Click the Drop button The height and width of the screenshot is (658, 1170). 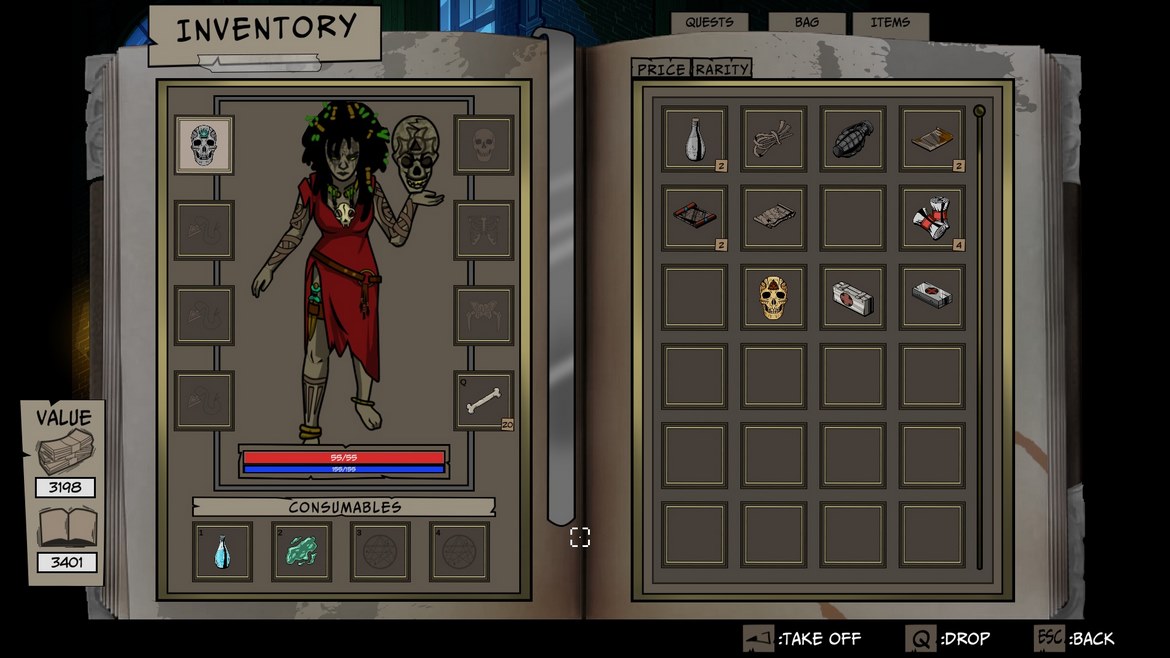click(x=948, y=638)
